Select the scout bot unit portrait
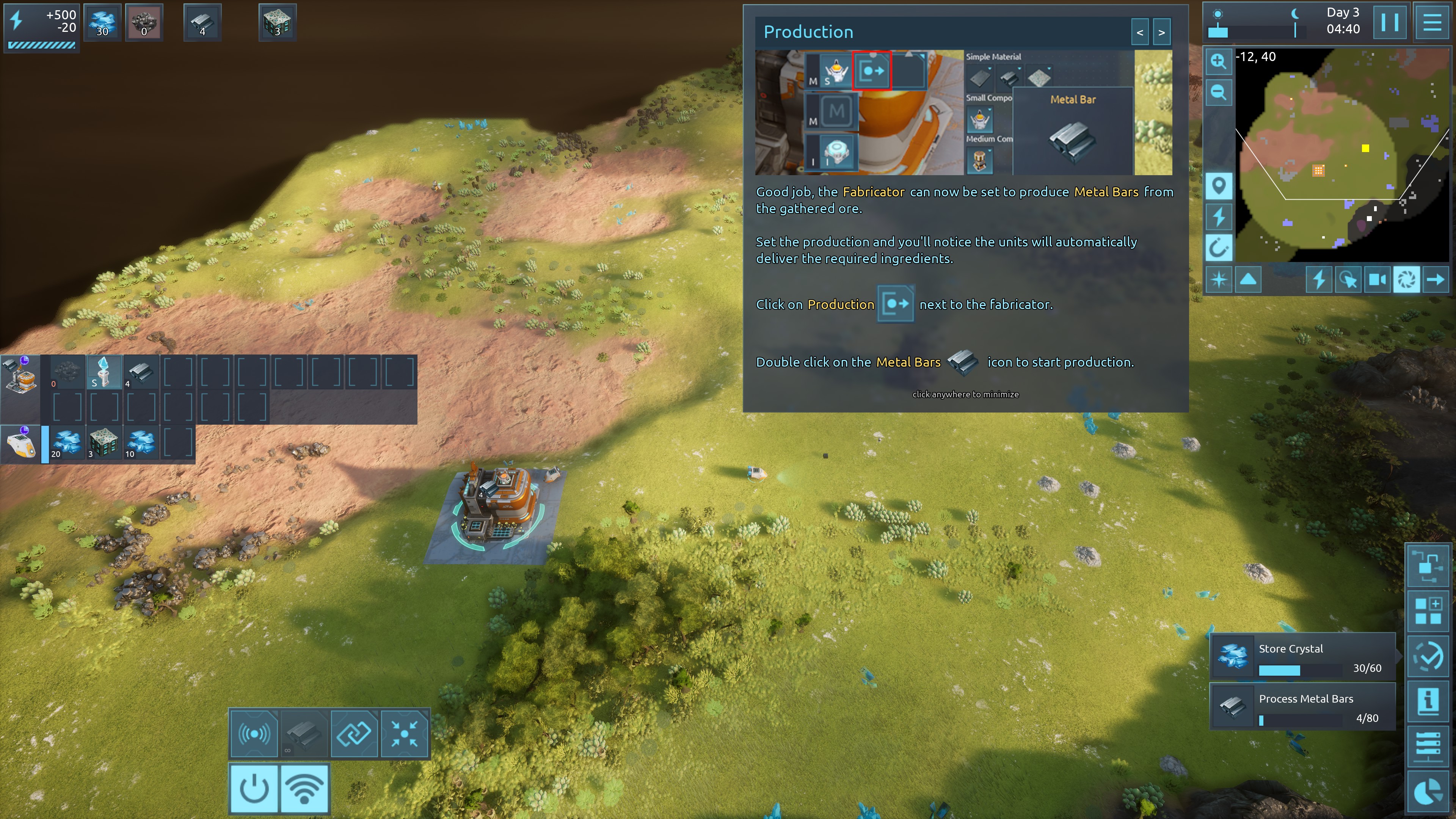The width and height of the screenshot is (1456, 819). click(20, 444)
